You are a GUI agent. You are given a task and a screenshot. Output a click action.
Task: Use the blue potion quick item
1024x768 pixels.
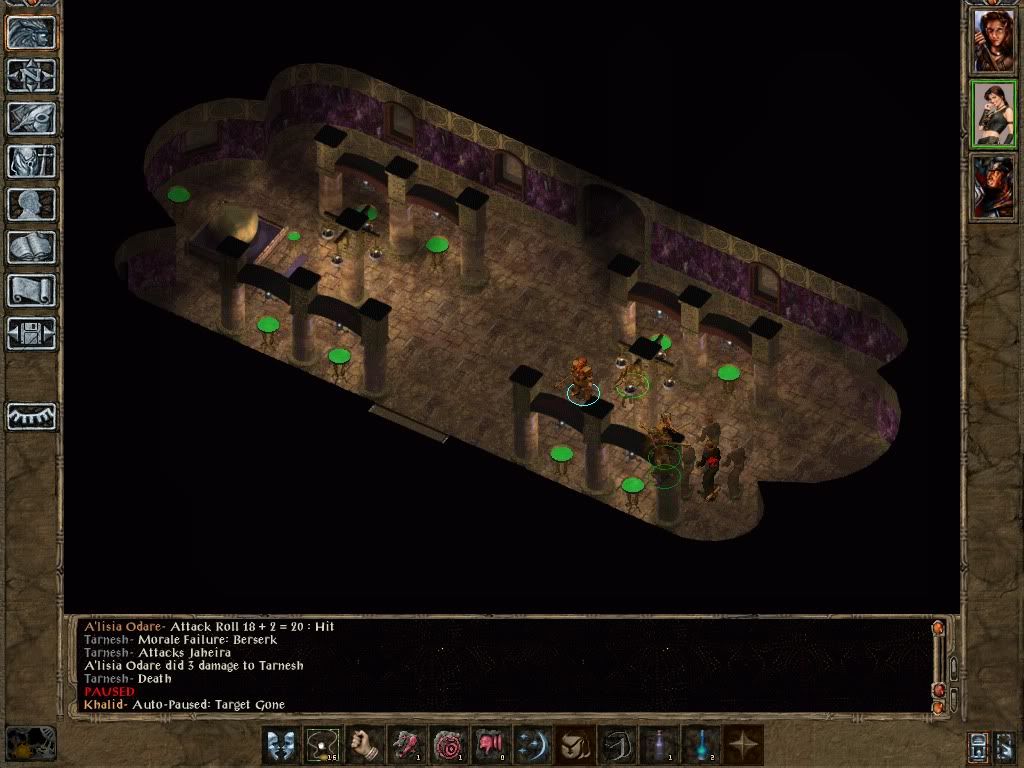tap(701, 746)
